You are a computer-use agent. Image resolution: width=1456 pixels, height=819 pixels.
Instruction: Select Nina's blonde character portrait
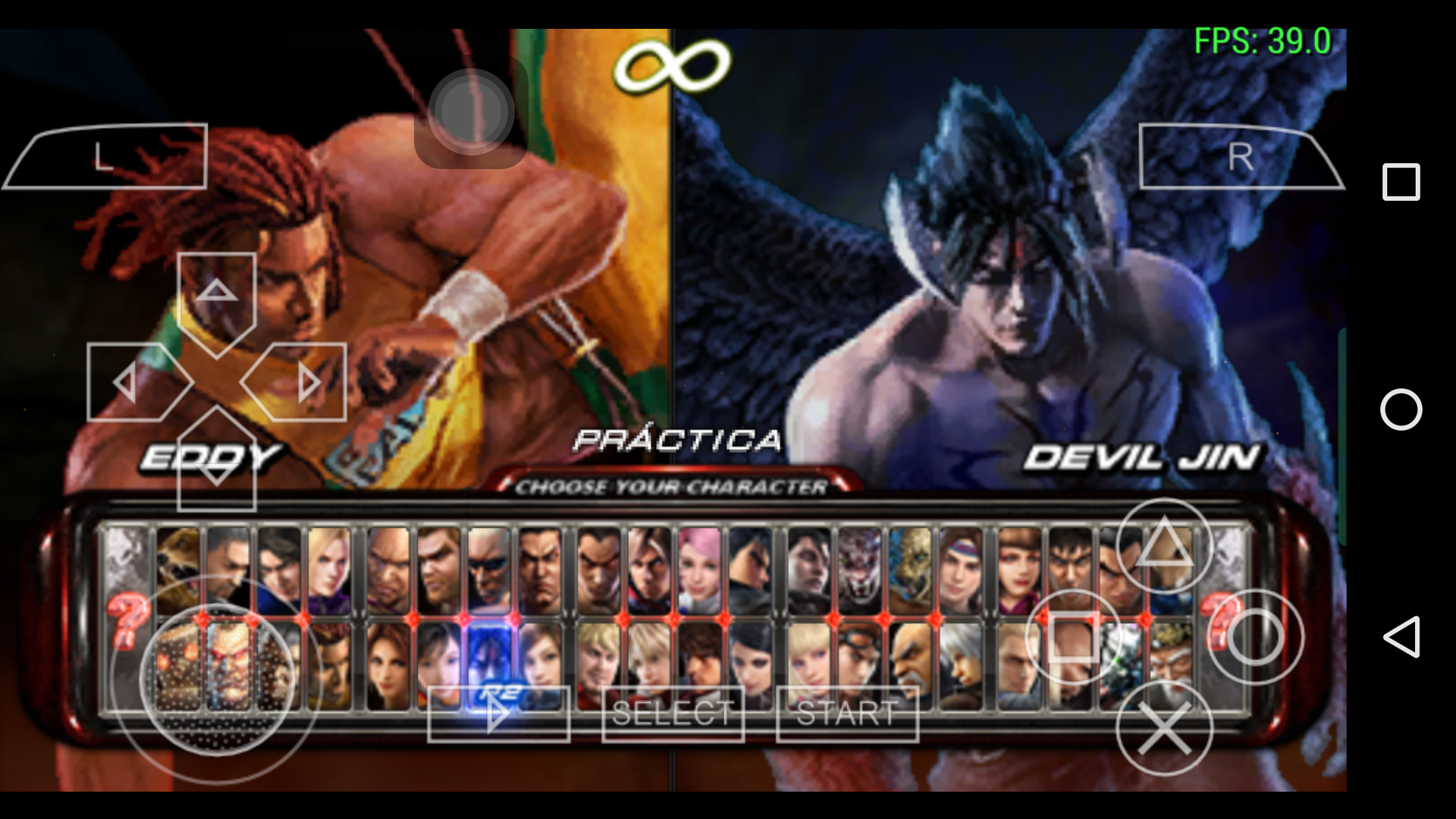[x=327, y=568]
